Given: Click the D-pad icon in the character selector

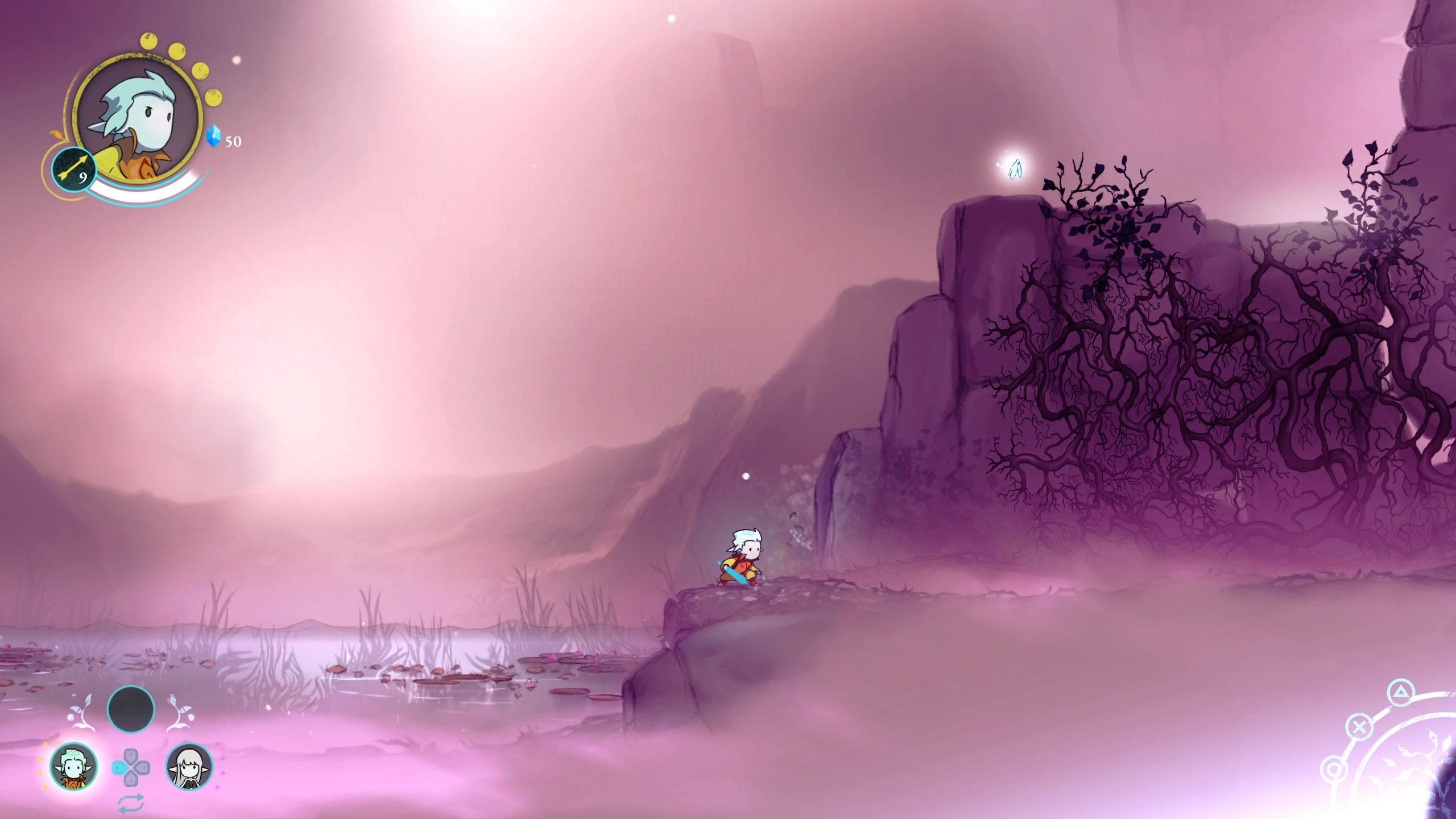Looking at the screenshot, I should [x=131, y=768].
